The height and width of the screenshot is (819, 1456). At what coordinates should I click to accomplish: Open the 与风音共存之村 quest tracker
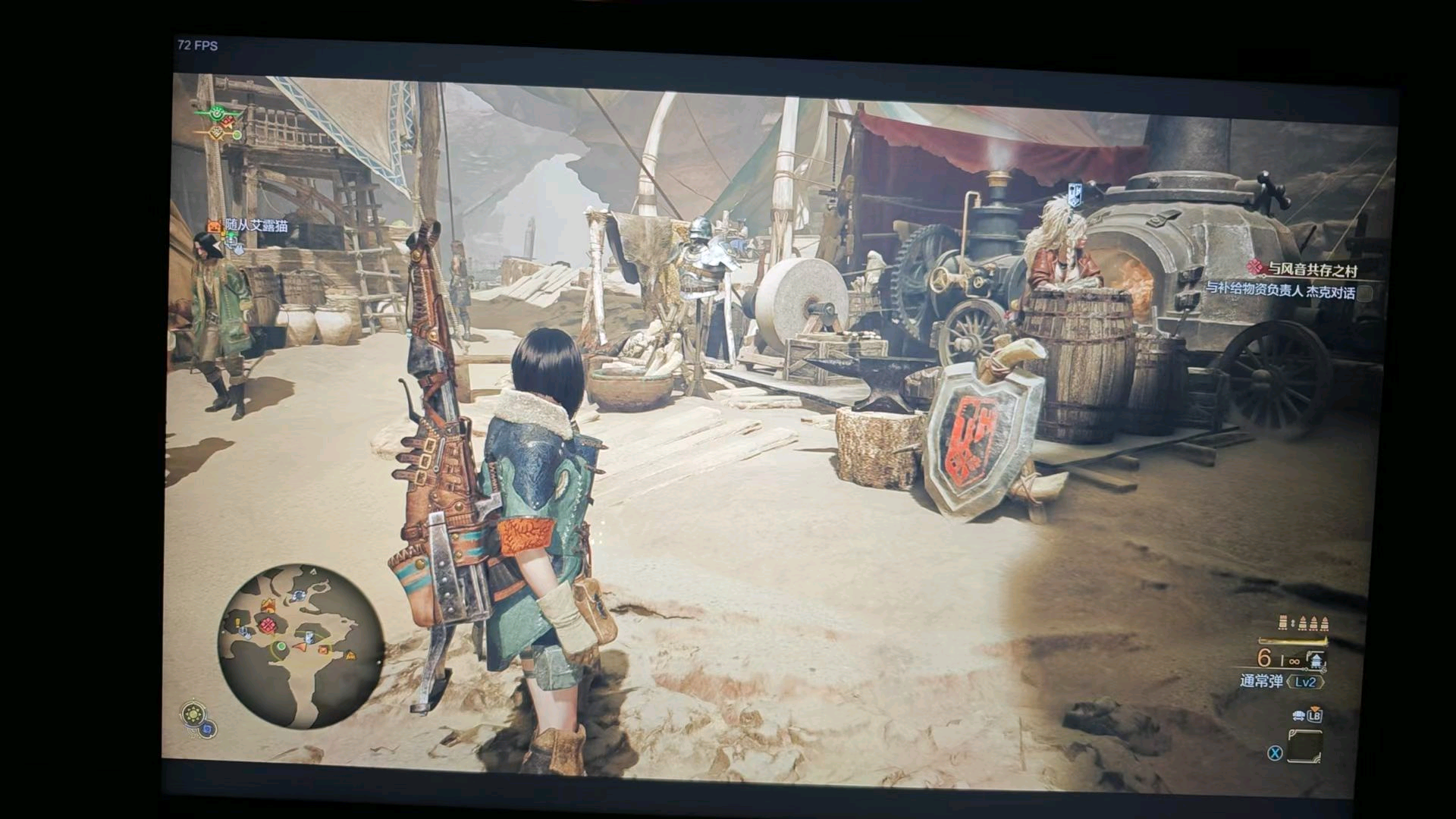click(1312, 269)
